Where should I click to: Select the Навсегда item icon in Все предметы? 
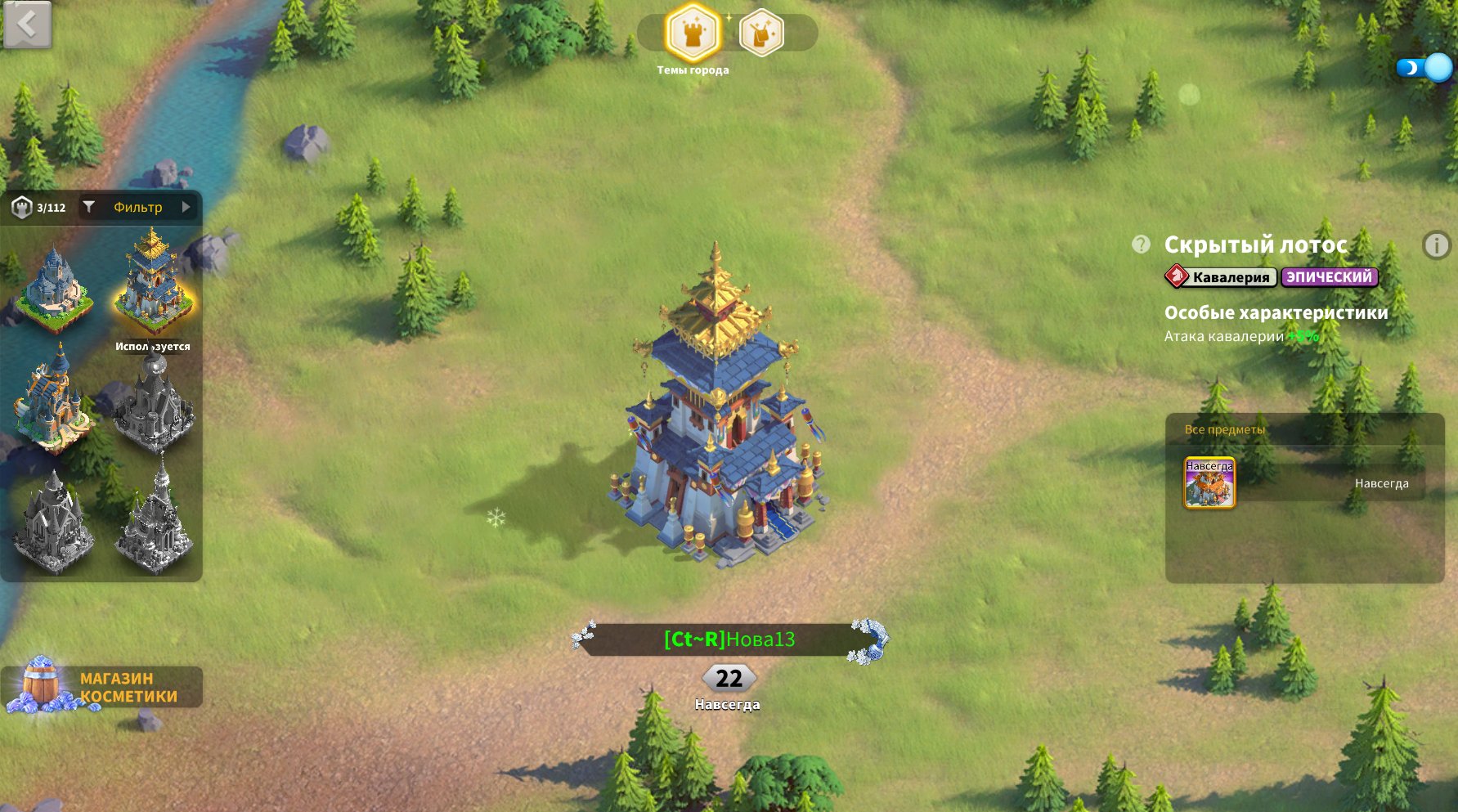1209,483
